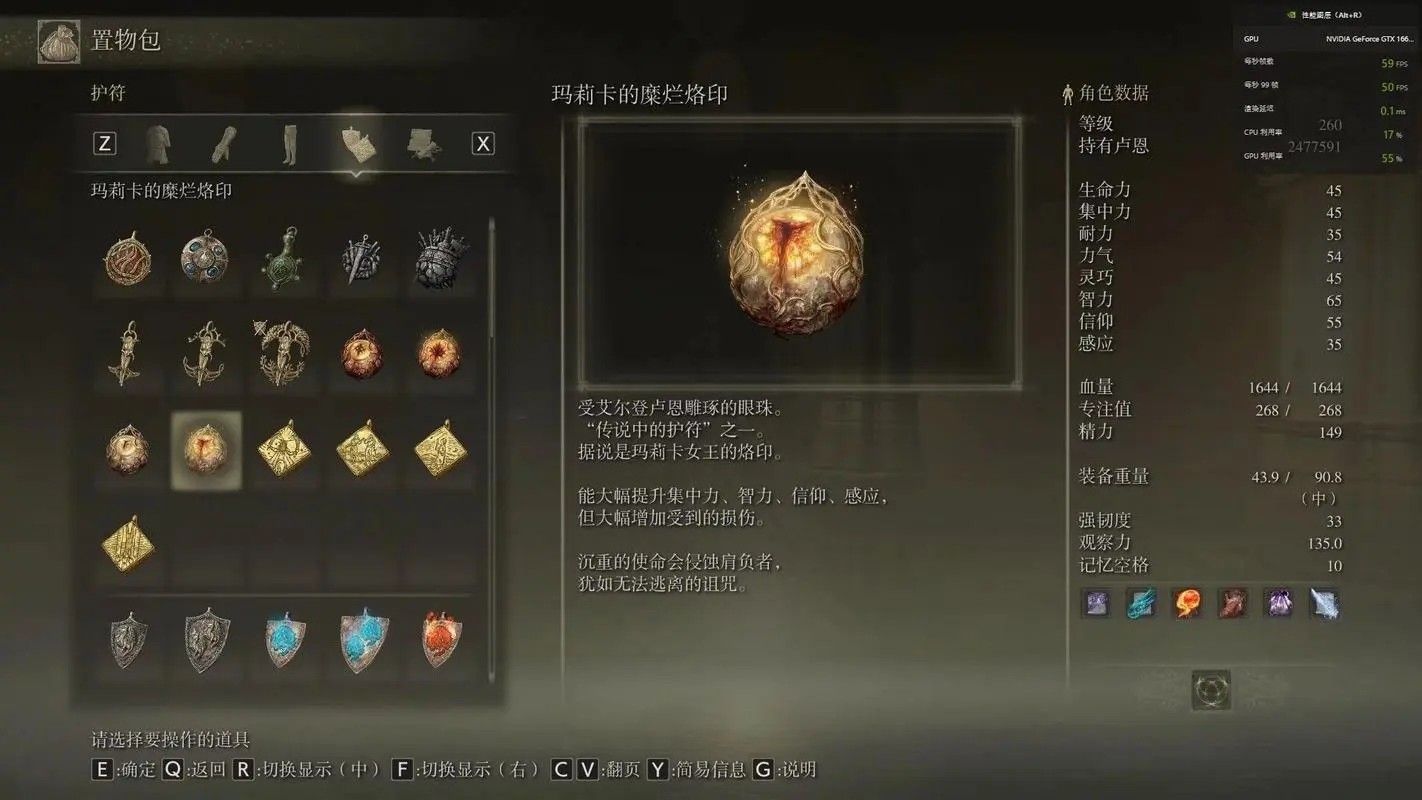The width and height of the screenshot is (1422, 800).
Task: Select the highlighted 玛莉卡的糜烂烙印 talisman thumbnail
Action: click(x=206, y=450)
